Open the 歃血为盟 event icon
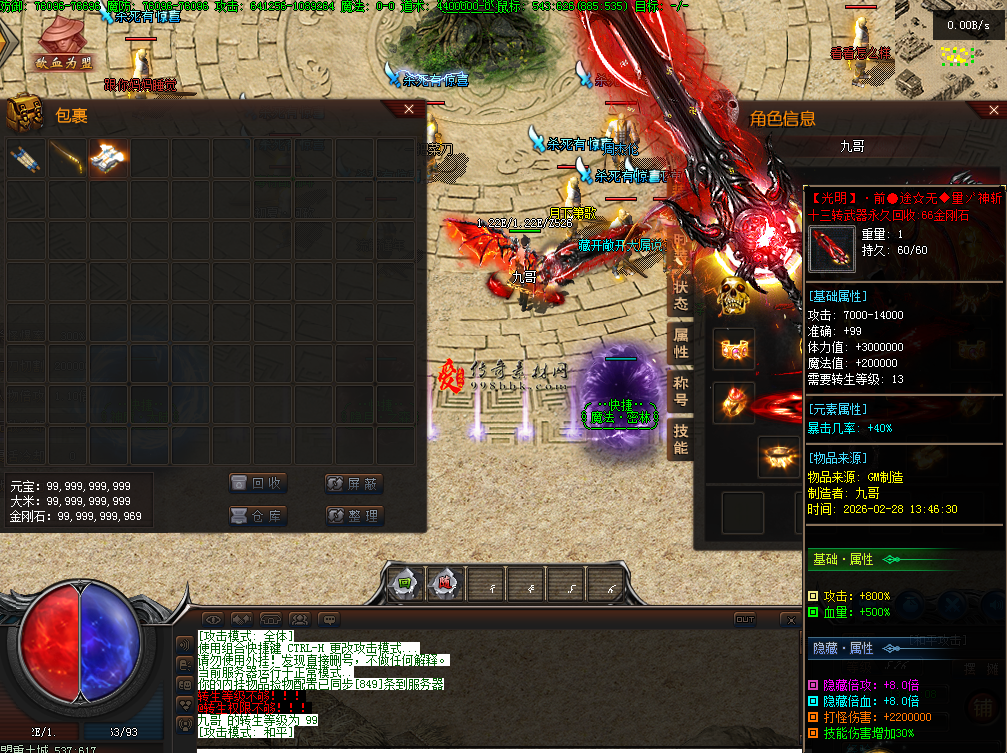1007x753 pixels. click(62, 45)
